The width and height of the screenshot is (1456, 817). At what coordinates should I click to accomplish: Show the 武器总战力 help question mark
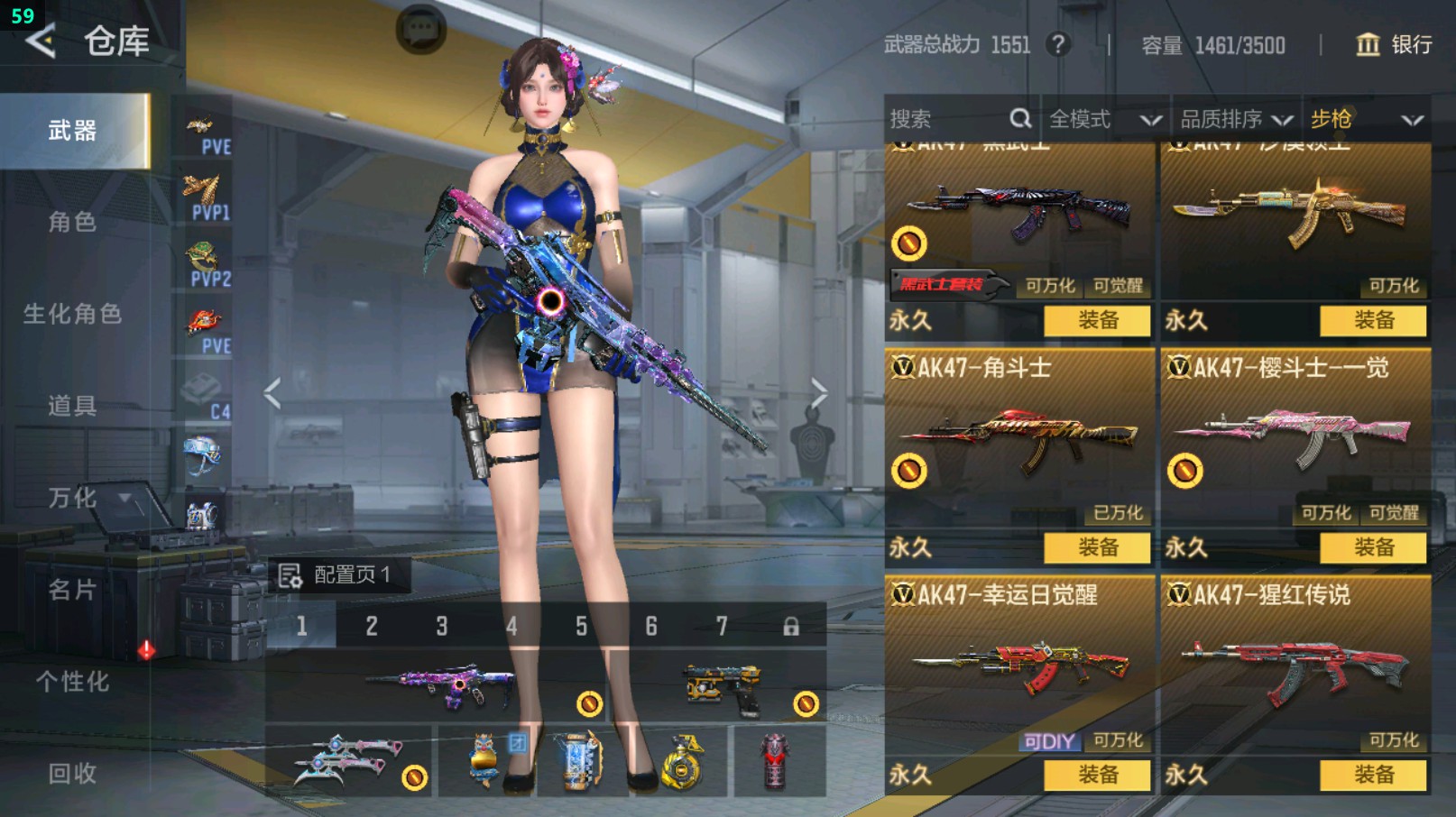(1059, 44)
